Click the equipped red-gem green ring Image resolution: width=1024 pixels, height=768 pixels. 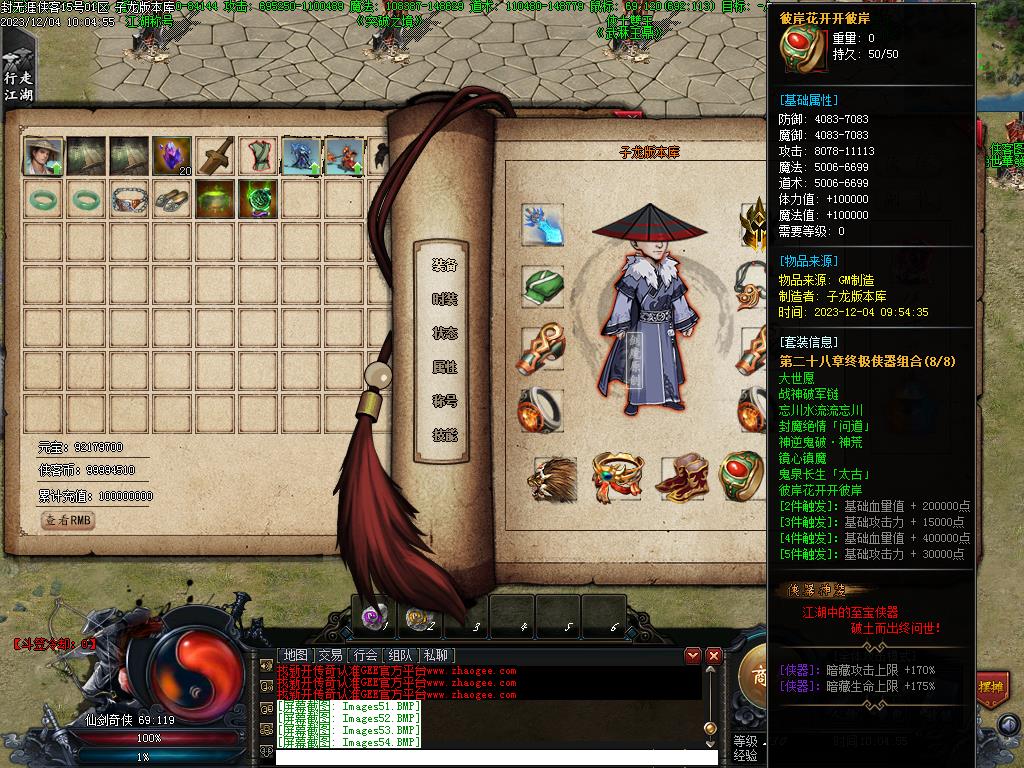pos(741,476)
